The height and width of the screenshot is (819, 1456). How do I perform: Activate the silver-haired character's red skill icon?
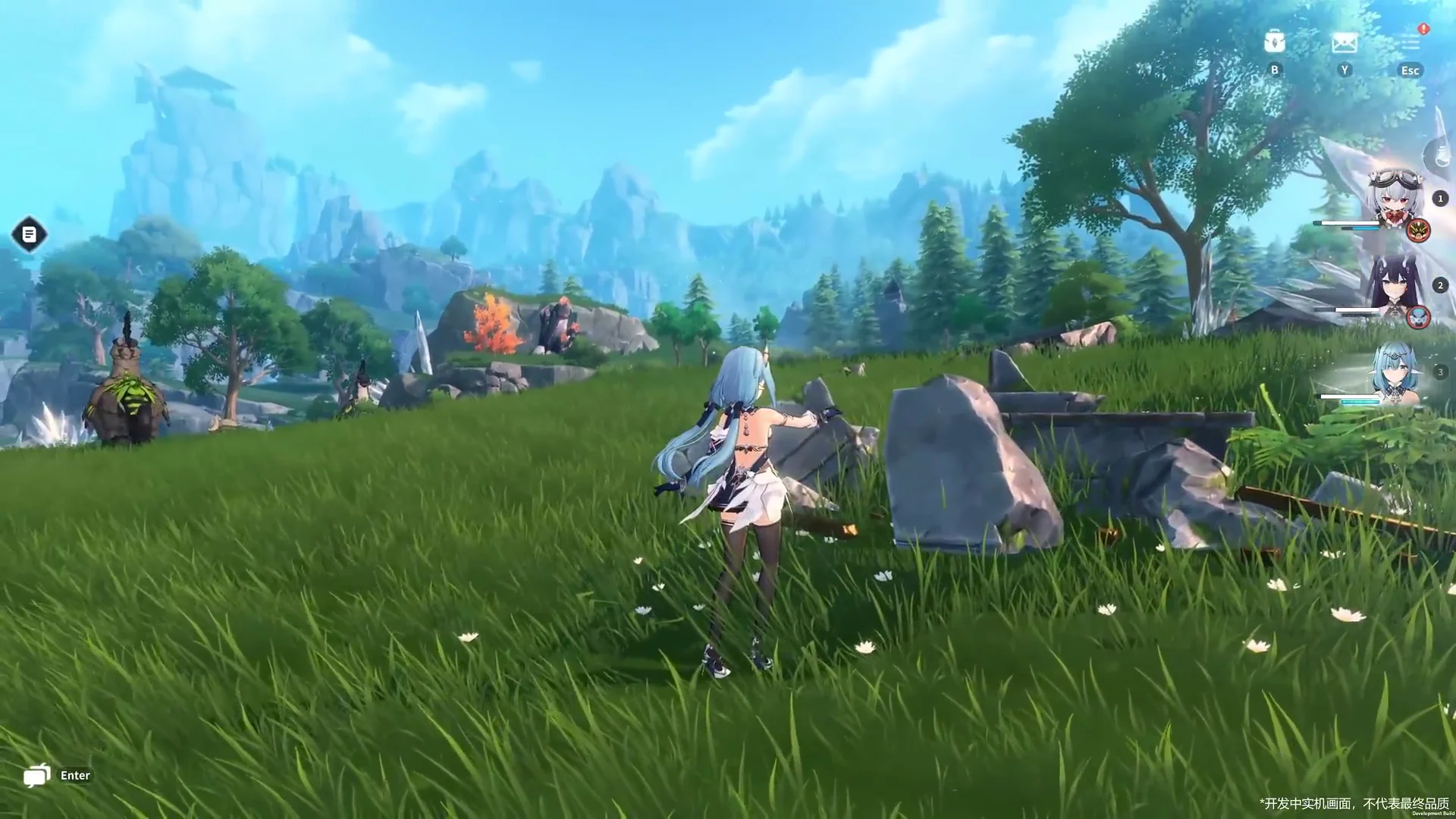(x=1418, y=230)
